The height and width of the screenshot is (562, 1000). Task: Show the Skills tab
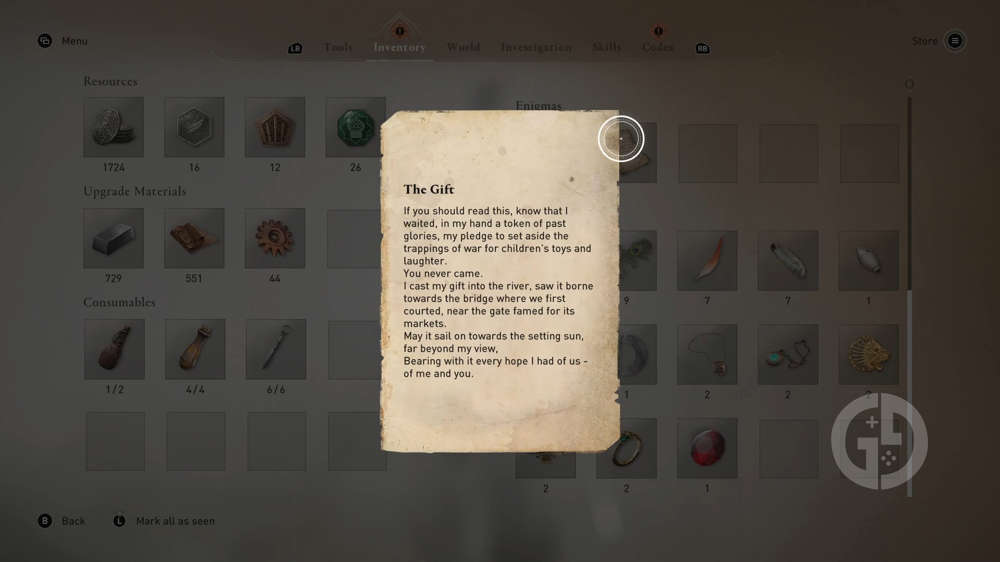pos(606,47)
